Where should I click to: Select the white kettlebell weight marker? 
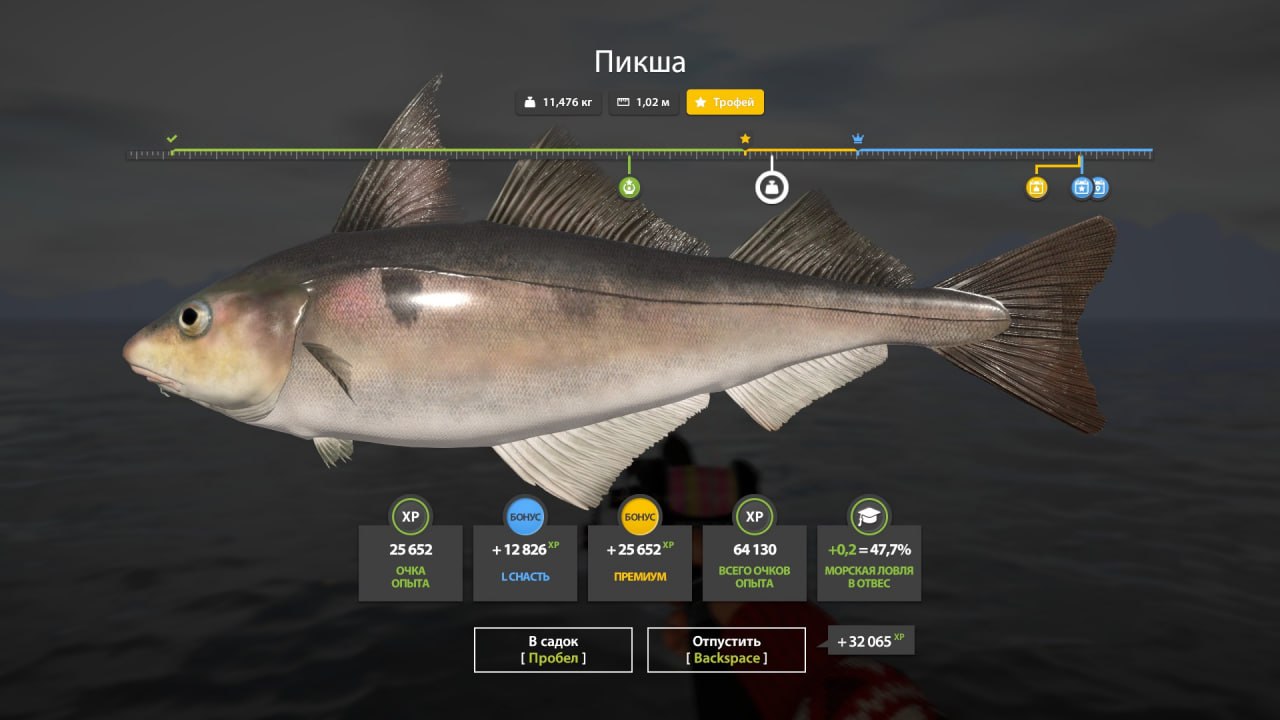[770, 186]
